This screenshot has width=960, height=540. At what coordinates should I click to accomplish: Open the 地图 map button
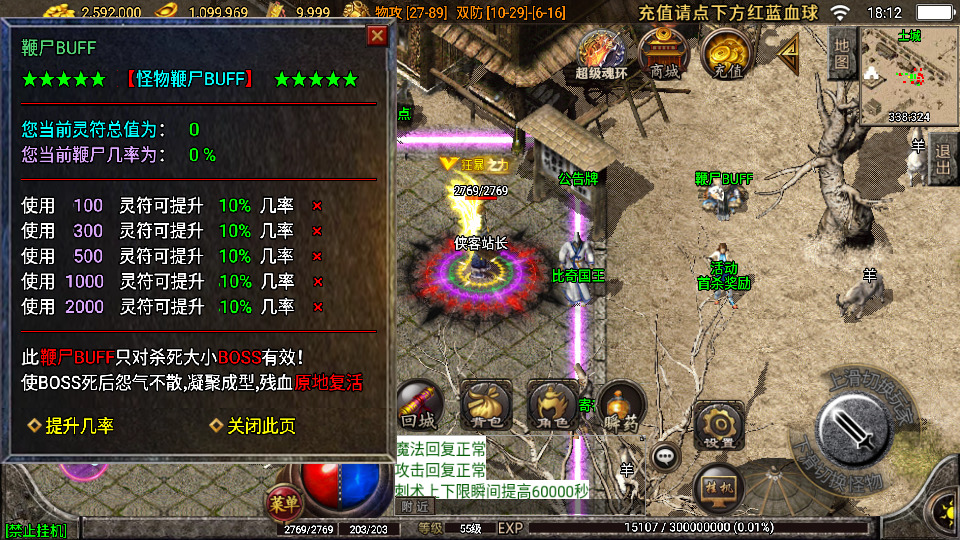click(842, 54)
